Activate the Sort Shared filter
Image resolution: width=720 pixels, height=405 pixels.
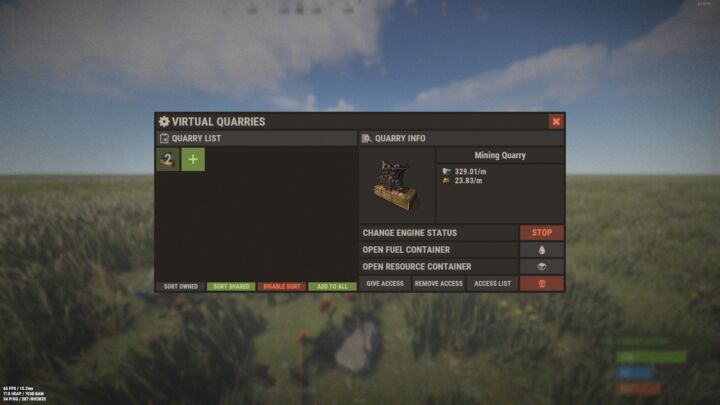(232, 287)
